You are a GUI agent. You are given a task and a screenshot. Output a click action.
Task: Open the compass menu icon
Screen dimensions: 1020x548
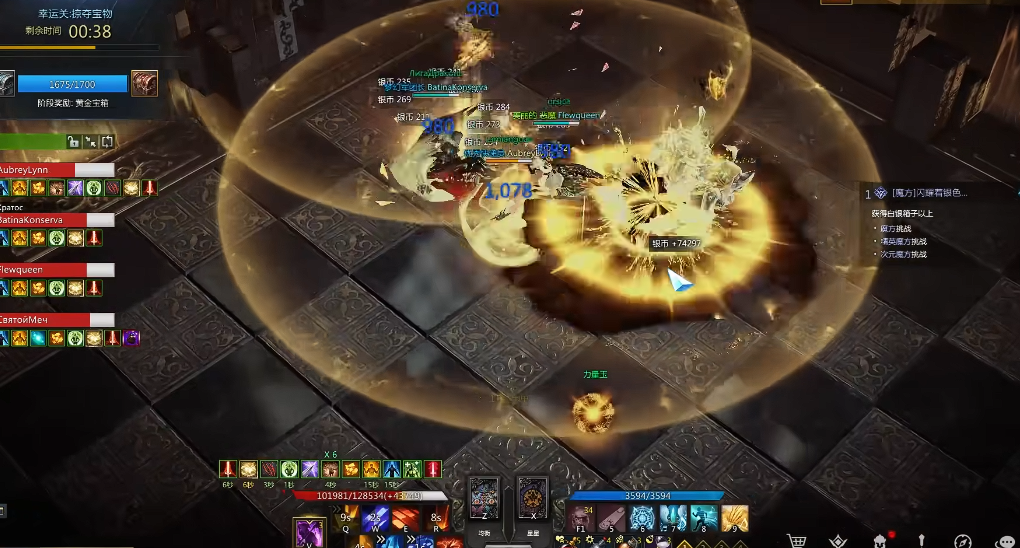point(963,540)
